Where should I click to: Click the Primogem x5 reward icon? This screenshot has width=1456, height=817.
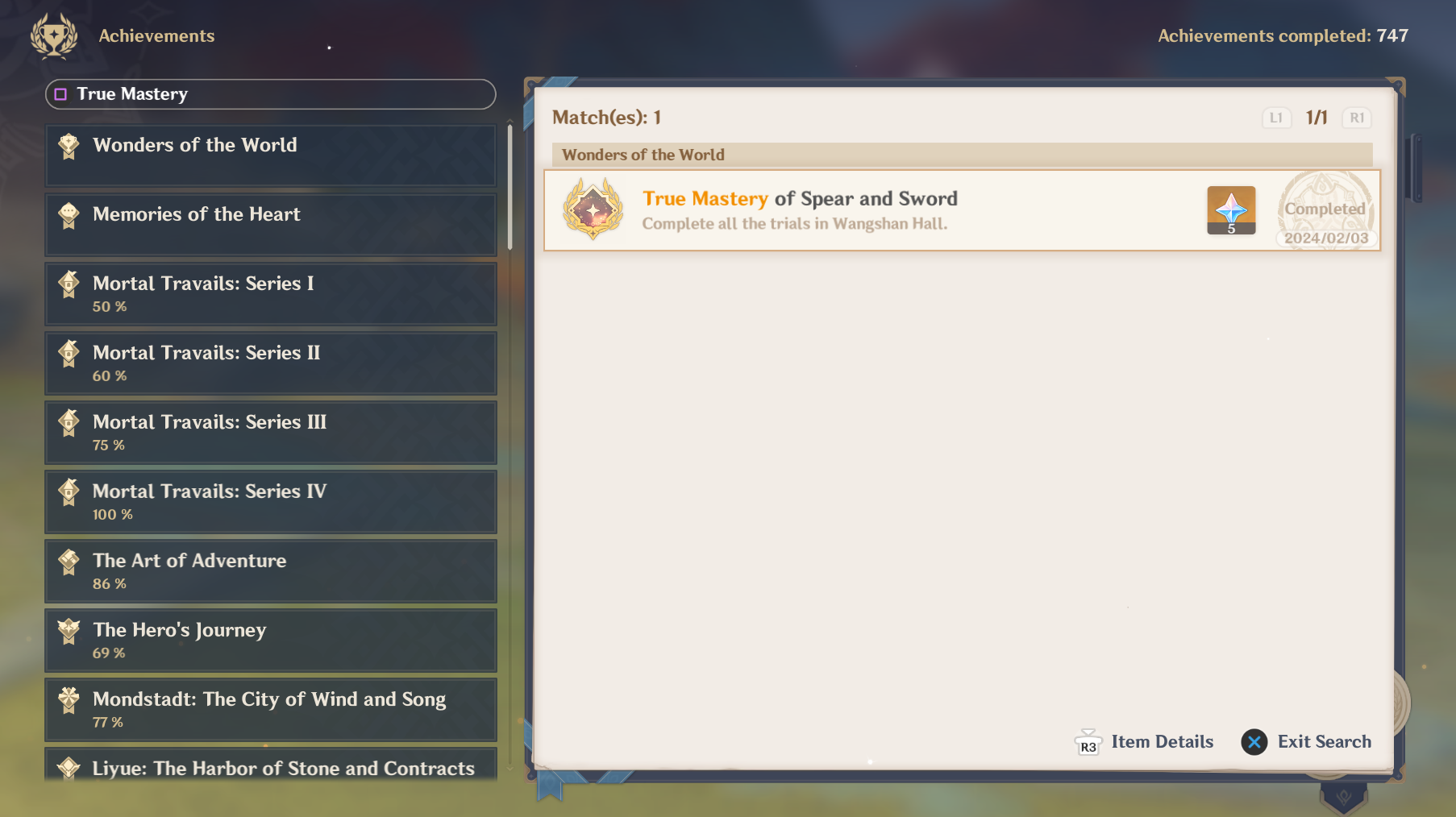[1230, 209]
